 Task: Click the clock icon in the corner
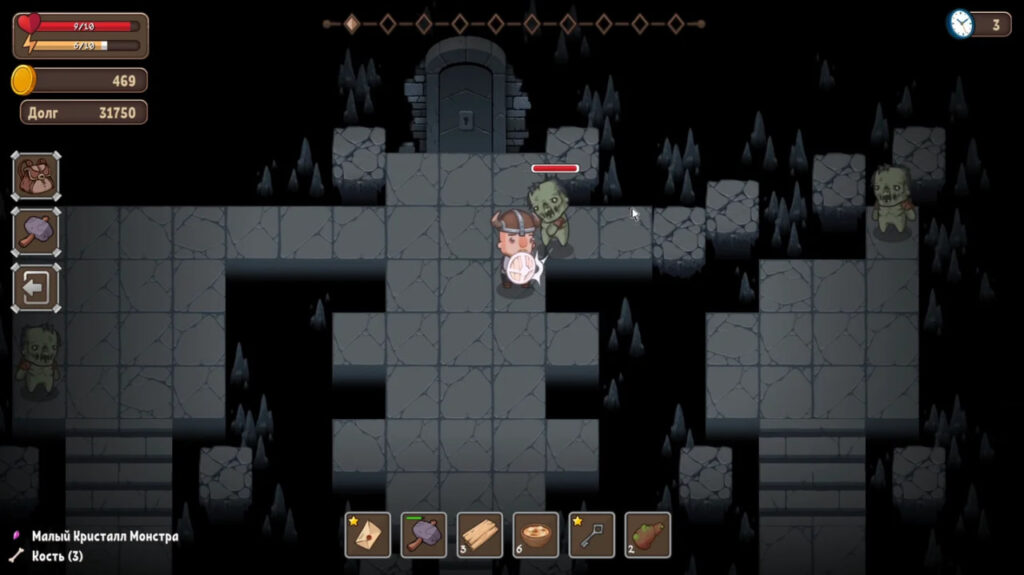961,24
